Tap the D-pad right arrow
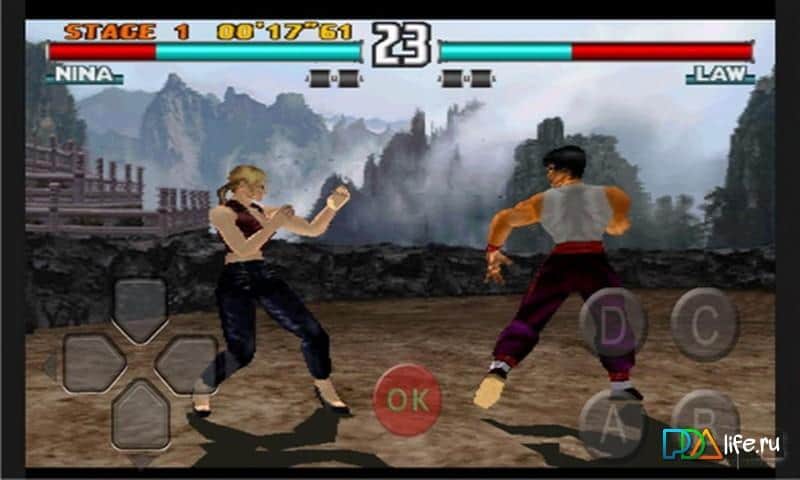 click(x=186, y=362)
